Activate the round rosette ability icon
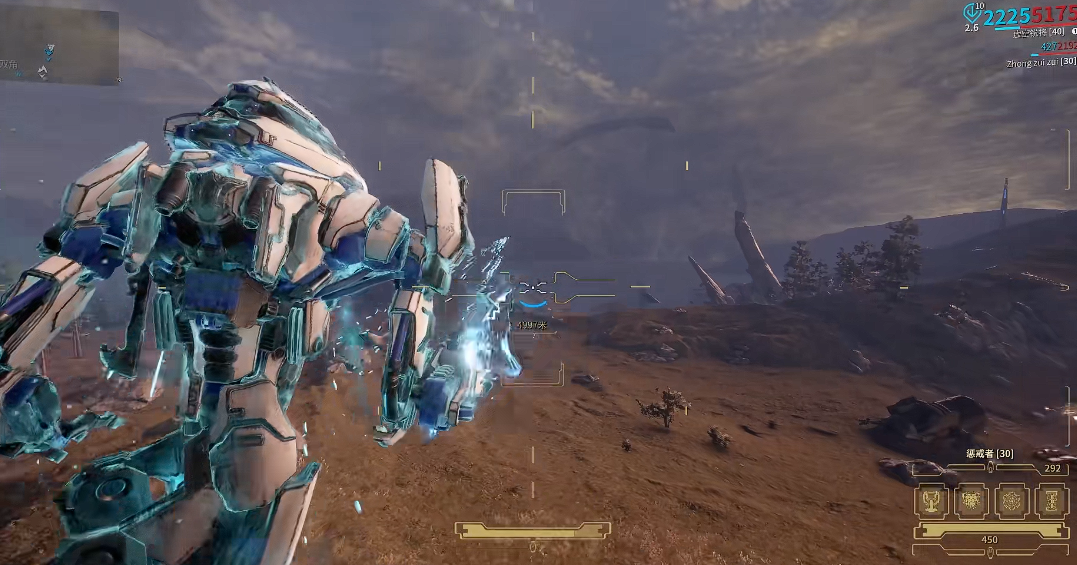Screen dimensions: 1077x565 (1011, 500)
